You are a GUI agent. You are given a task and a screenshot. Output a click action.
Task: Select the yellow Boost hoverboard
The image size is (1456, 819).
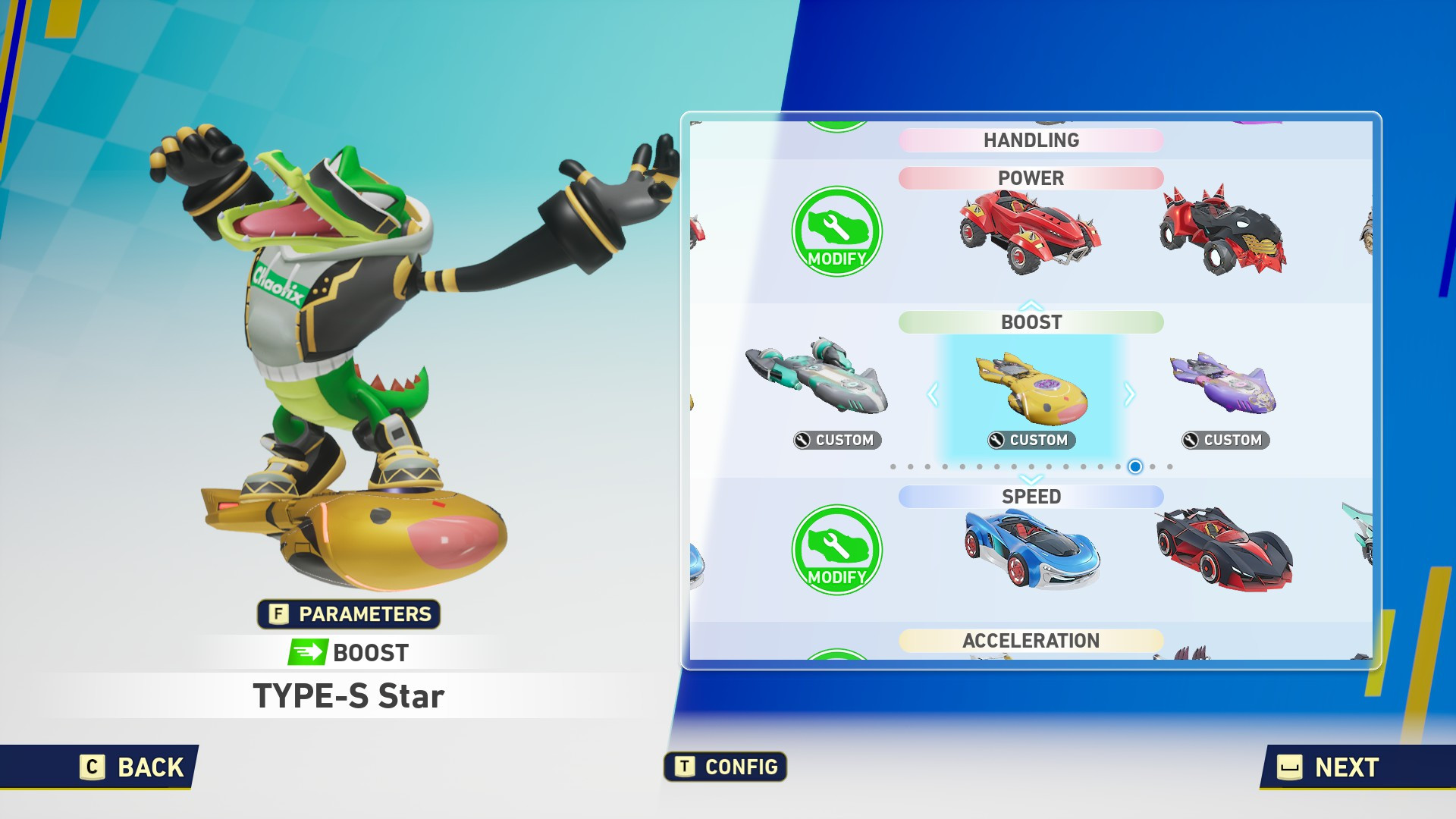[1031, 387]
